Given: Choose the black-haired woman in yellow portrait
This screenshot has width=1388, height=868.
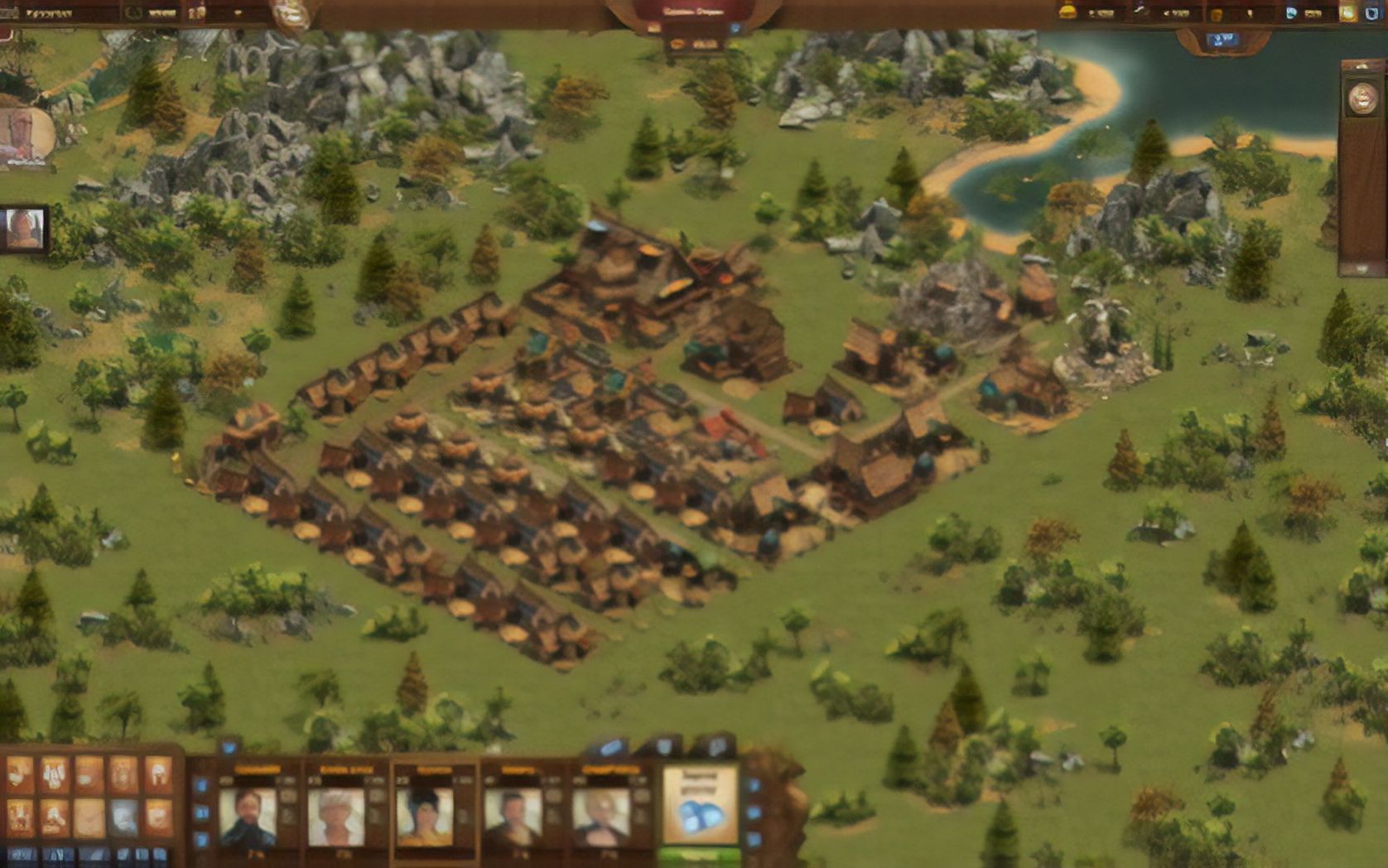Looking at the screenshot, I should [424, 817].
